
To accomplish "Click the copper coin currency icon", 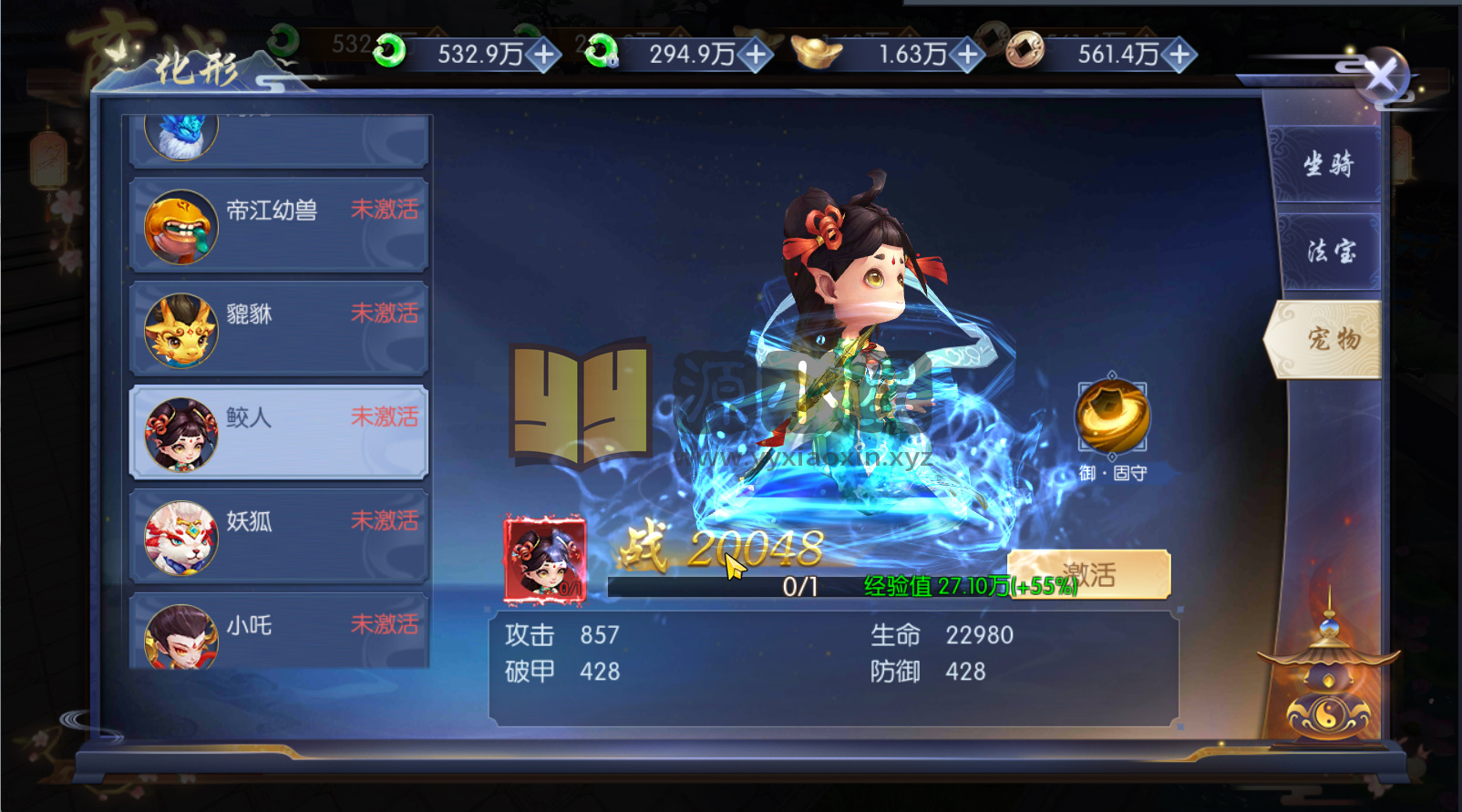I will point(1024,54).
